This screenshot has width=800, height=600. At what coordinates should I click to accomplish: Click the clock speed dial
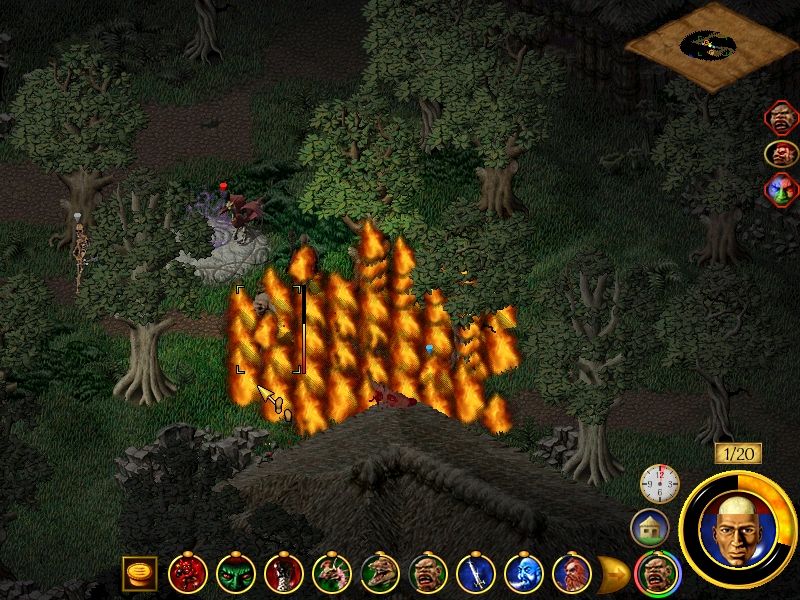(x=659, y=484)
